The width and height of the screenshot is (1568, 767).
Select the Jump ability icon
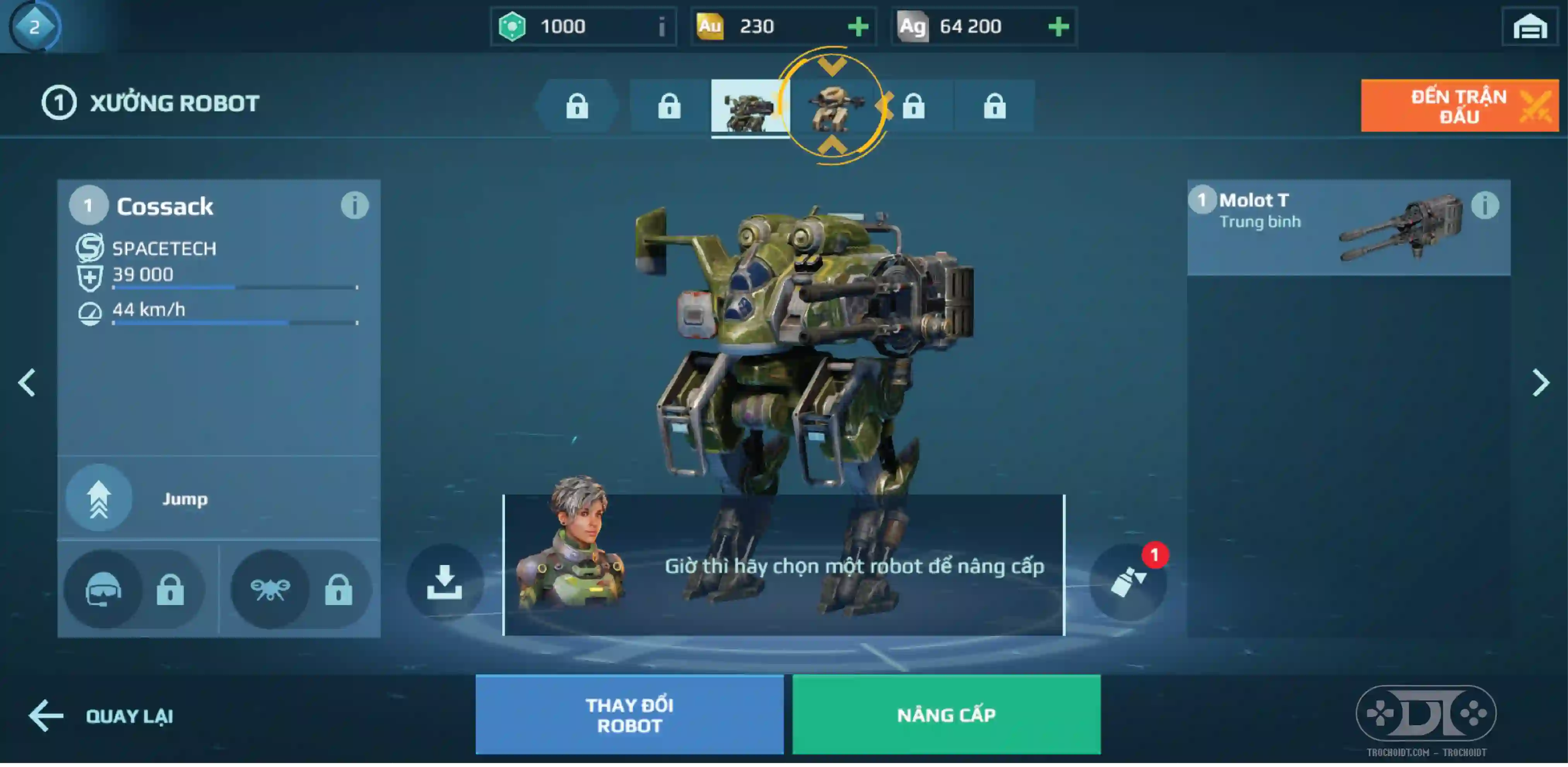[x=99, y=498]
